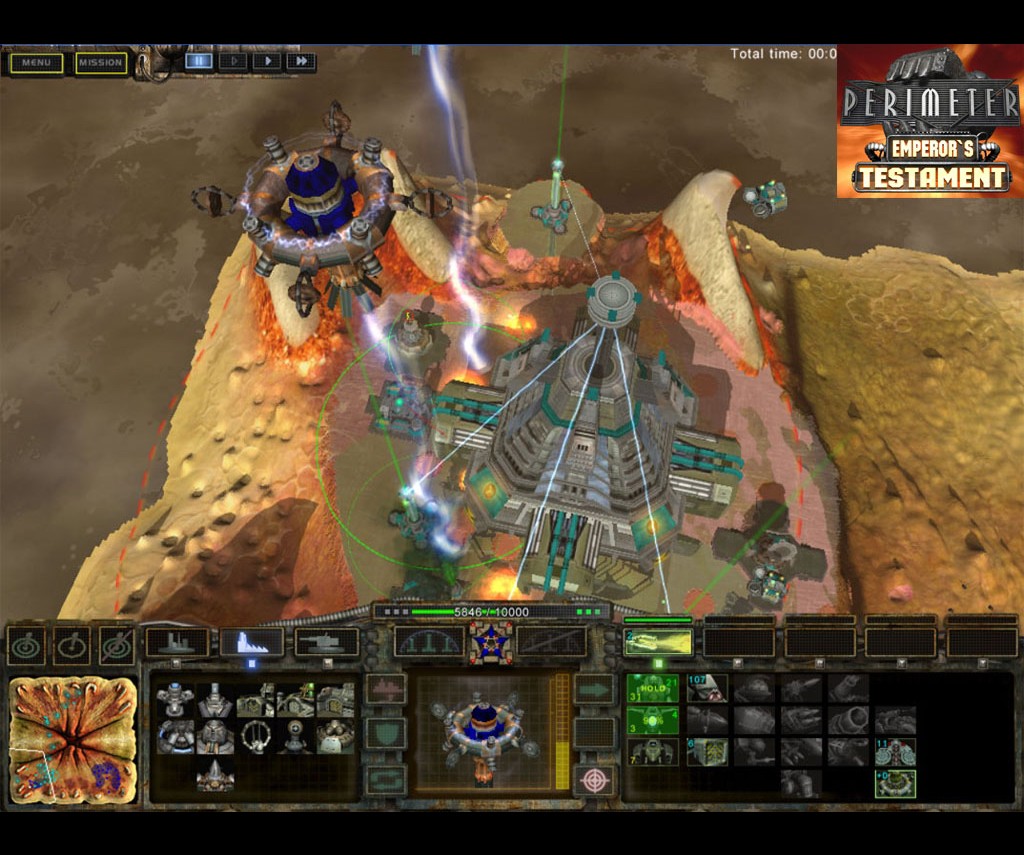Screen dimensions: 1024x855
Task: Click the minimap of the battlefield
Action: (73, 740)
